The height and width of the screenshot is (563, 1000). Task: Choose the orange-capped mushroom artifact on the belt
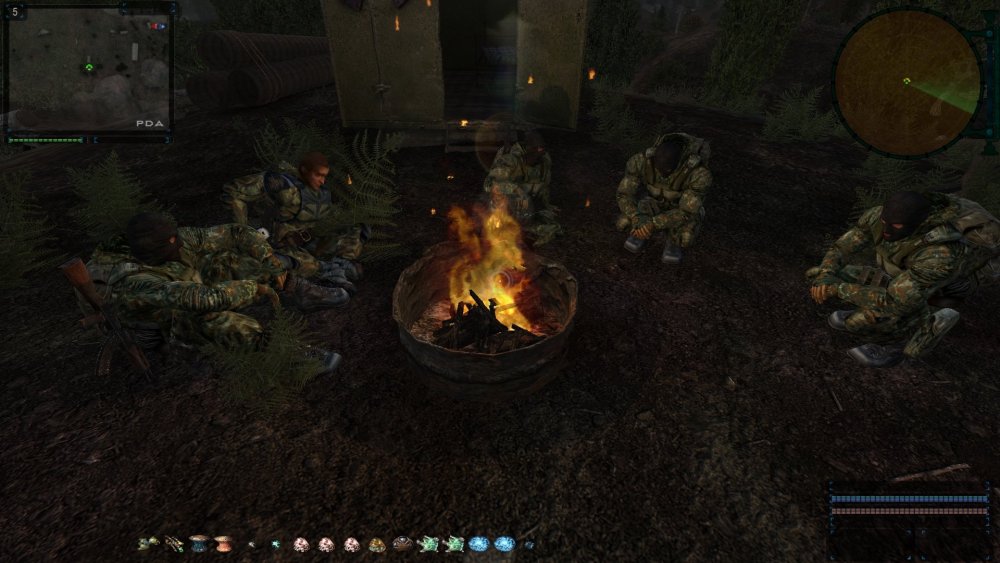tap(224, 544)
